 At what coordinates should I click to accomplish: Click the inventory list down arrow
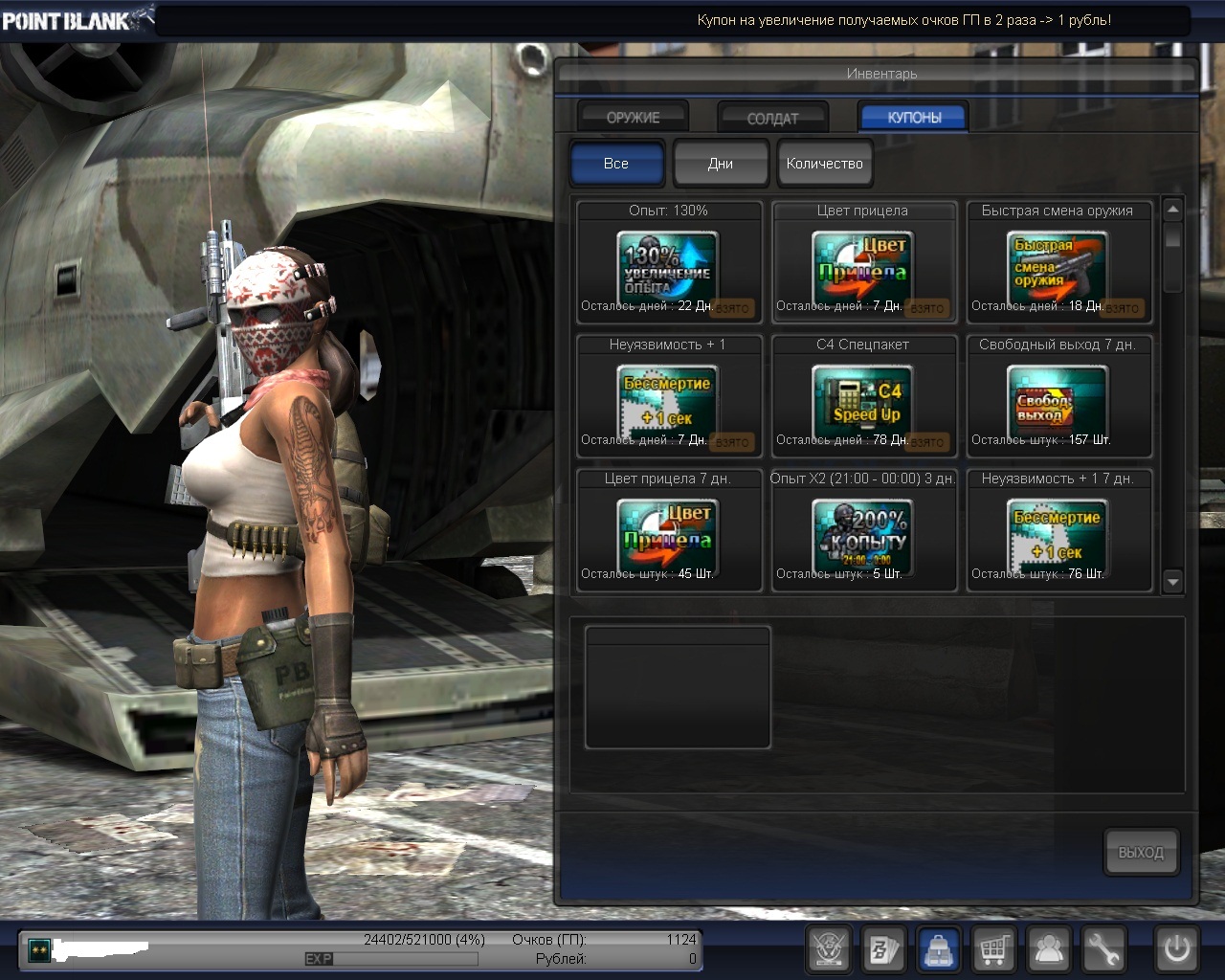coord(1172,581)
